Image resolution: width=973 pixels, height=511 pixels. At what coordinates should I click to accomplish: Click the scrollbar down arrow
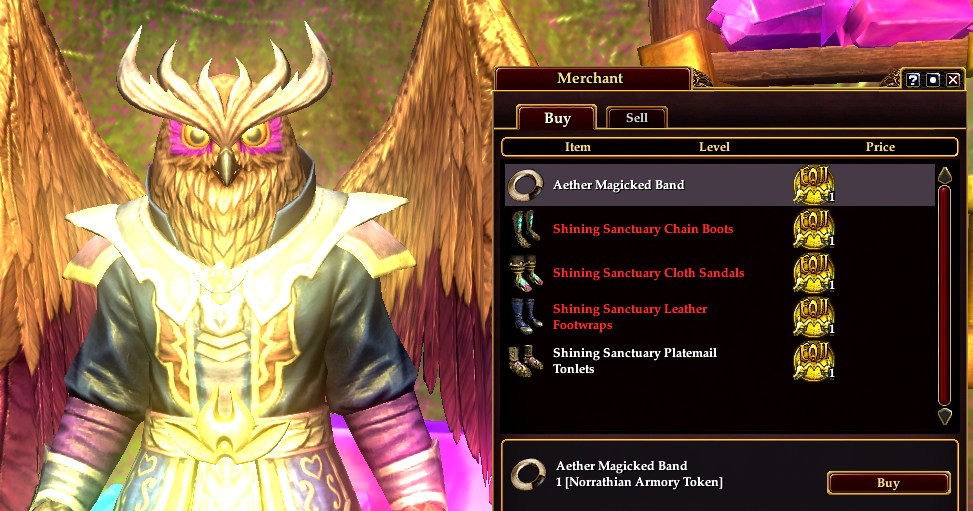944,416
